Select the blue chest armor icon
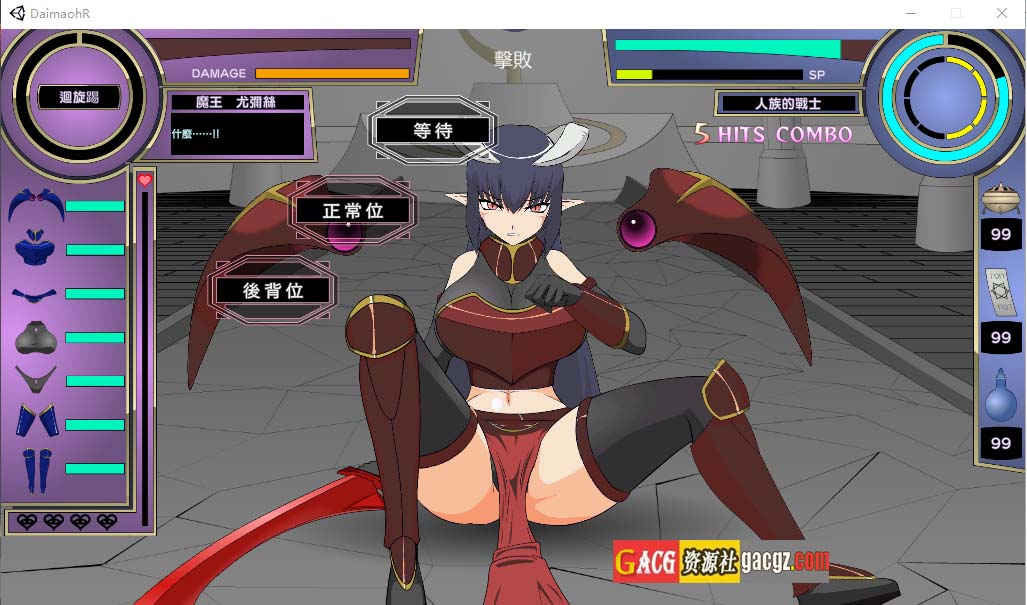This screenshot has width=1027, height=605. point(36,250)
